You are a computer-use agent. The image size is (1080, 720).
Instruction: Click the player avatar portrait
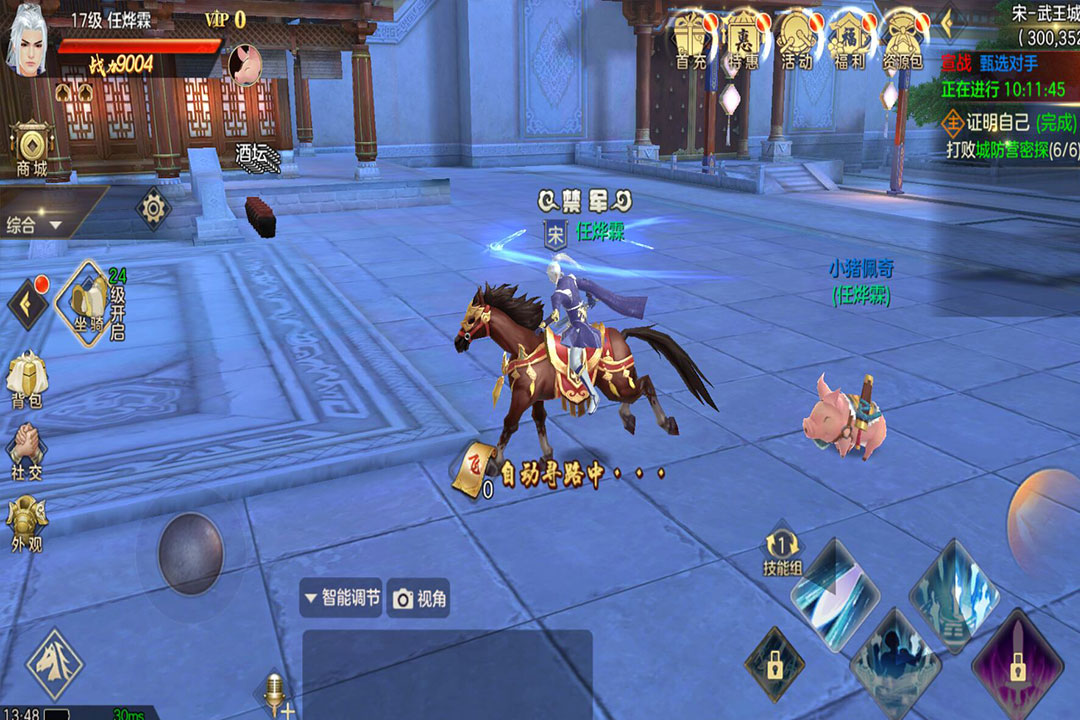click(x=30, y=42)
